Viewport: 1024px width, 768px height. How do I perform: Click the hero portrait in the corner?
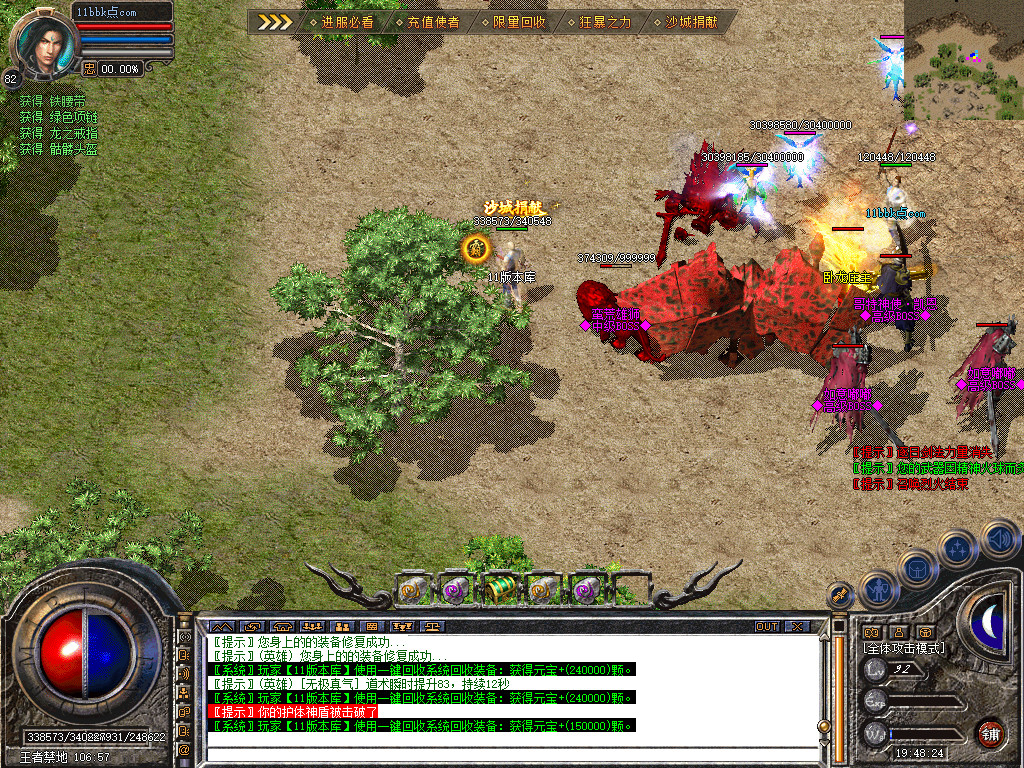(x=40, y=40)
